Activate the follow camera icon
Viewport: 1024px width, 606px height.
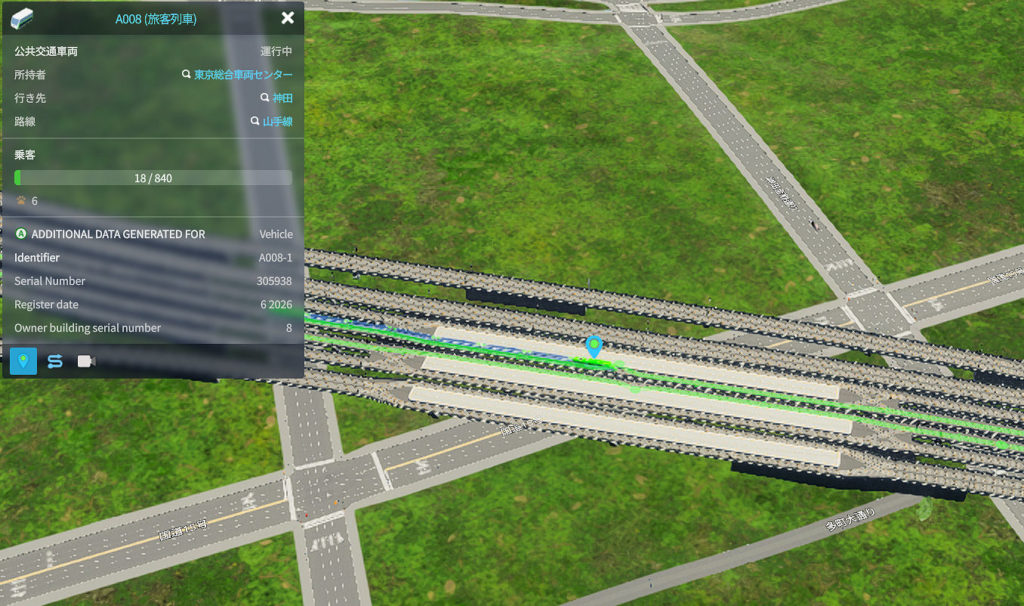click(x=86, y=361)
